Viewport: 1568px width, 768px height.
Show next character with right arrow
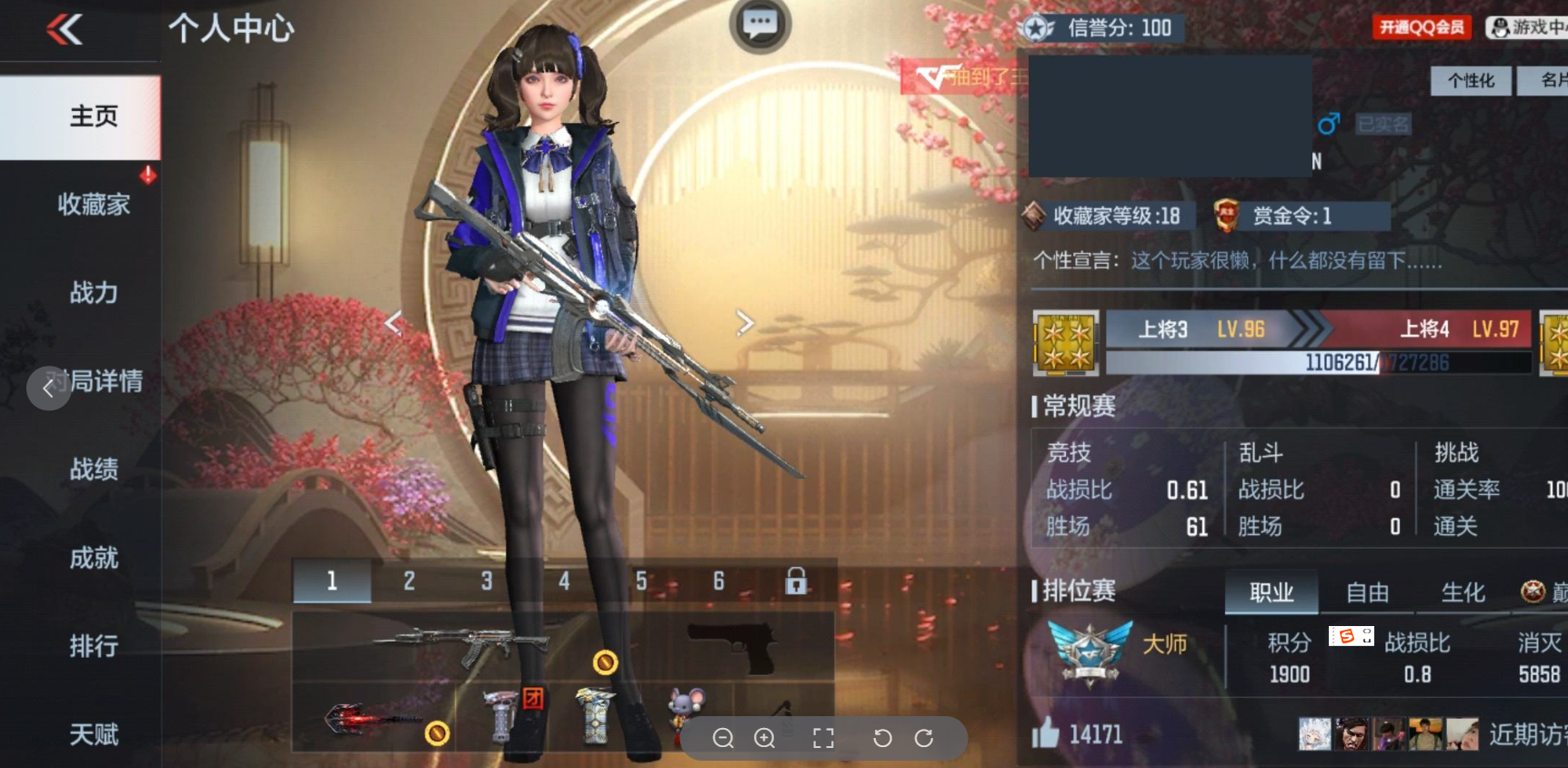(745, 322)
